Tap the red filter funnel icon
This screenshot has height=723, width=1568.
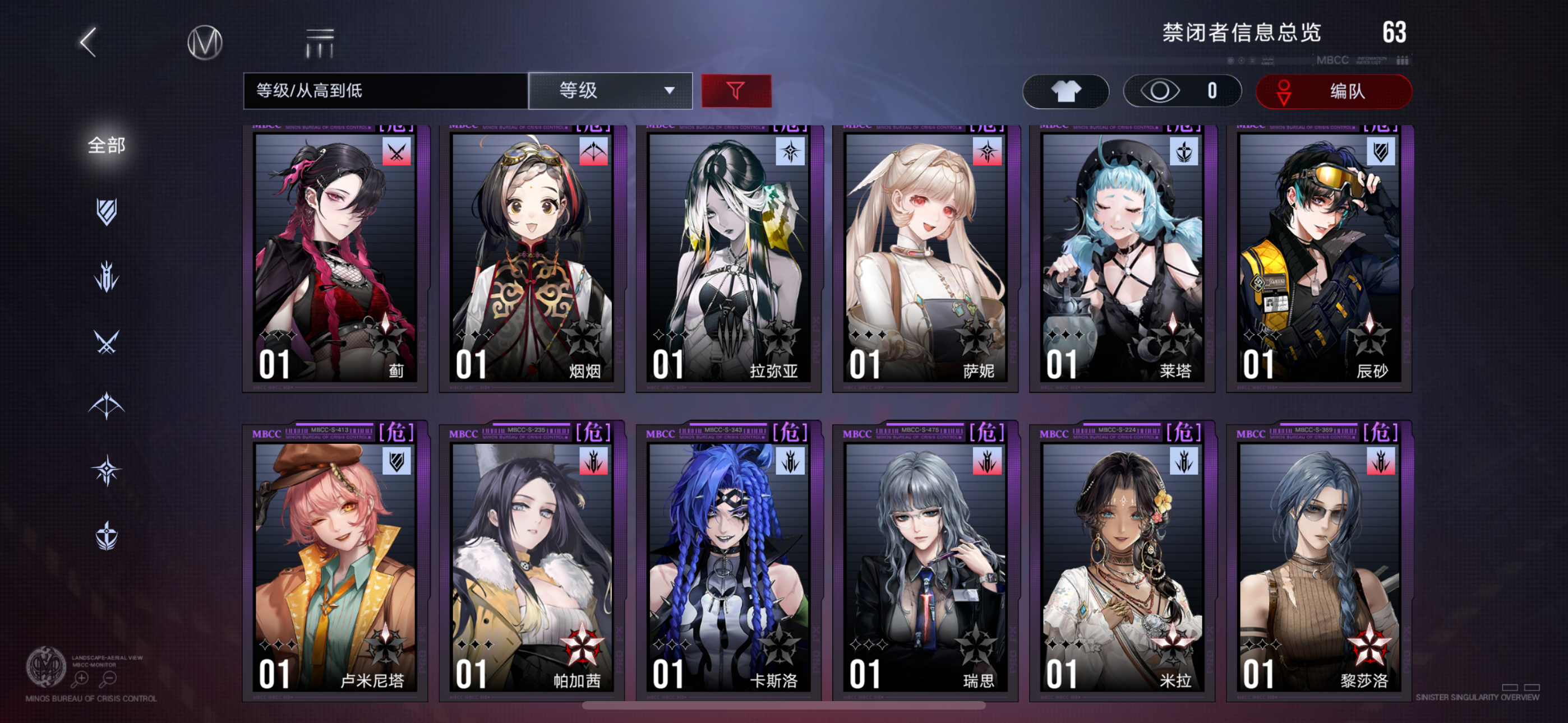click(x=736, y=90)
